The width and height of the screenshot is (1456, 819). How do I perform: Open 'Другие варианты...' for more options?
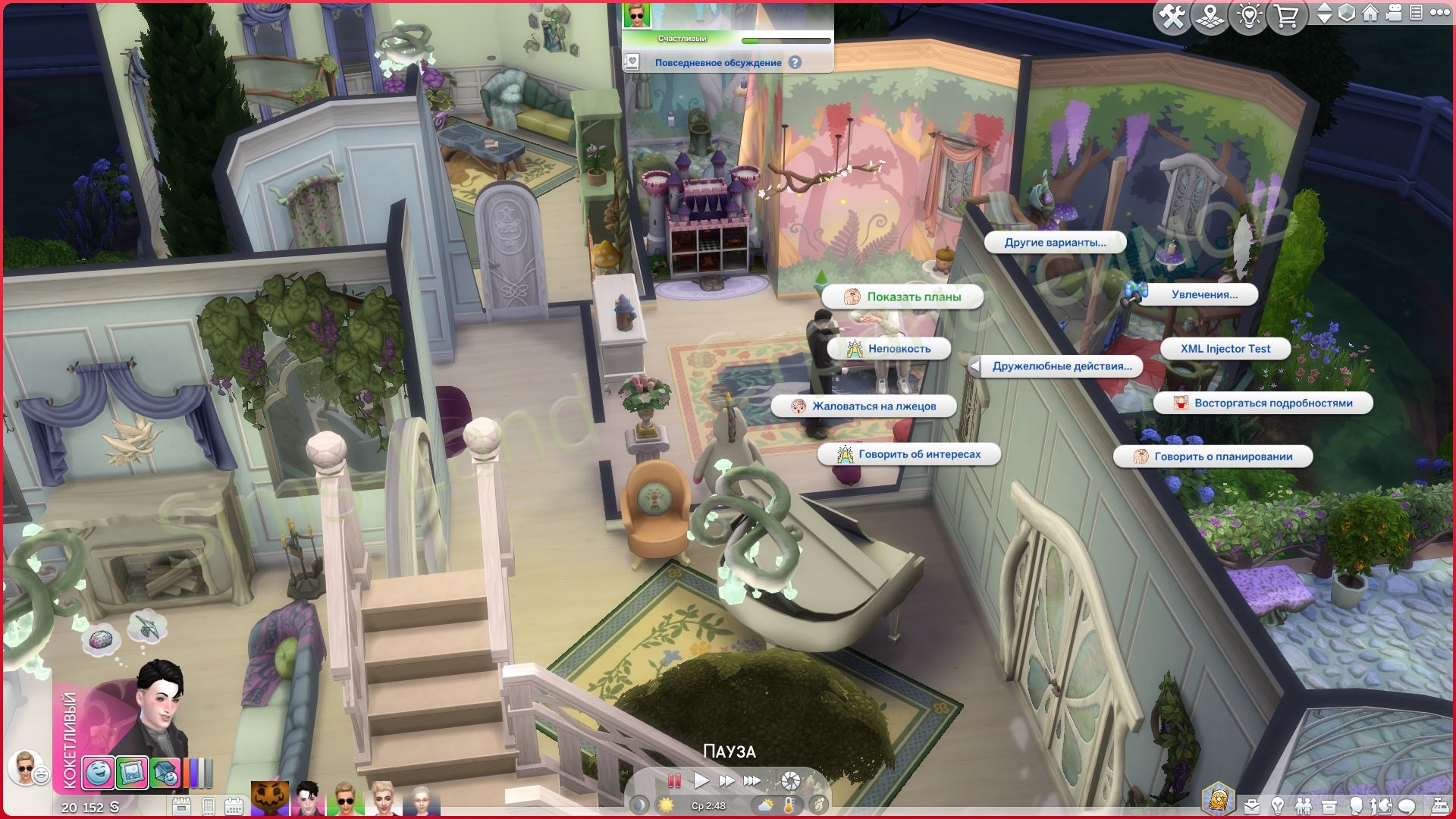coord(1055,243)
